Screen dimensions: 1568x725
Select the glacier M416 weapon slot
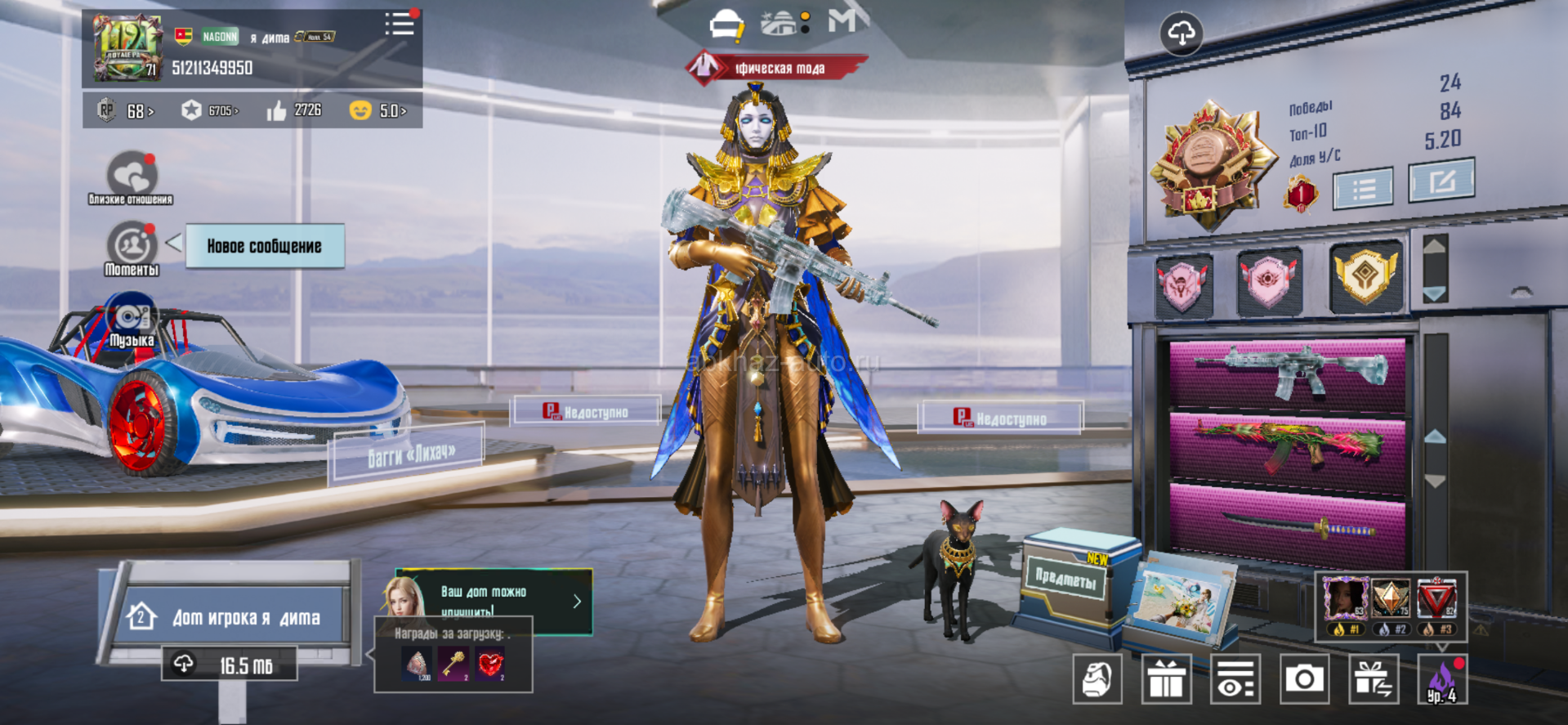1288,372
